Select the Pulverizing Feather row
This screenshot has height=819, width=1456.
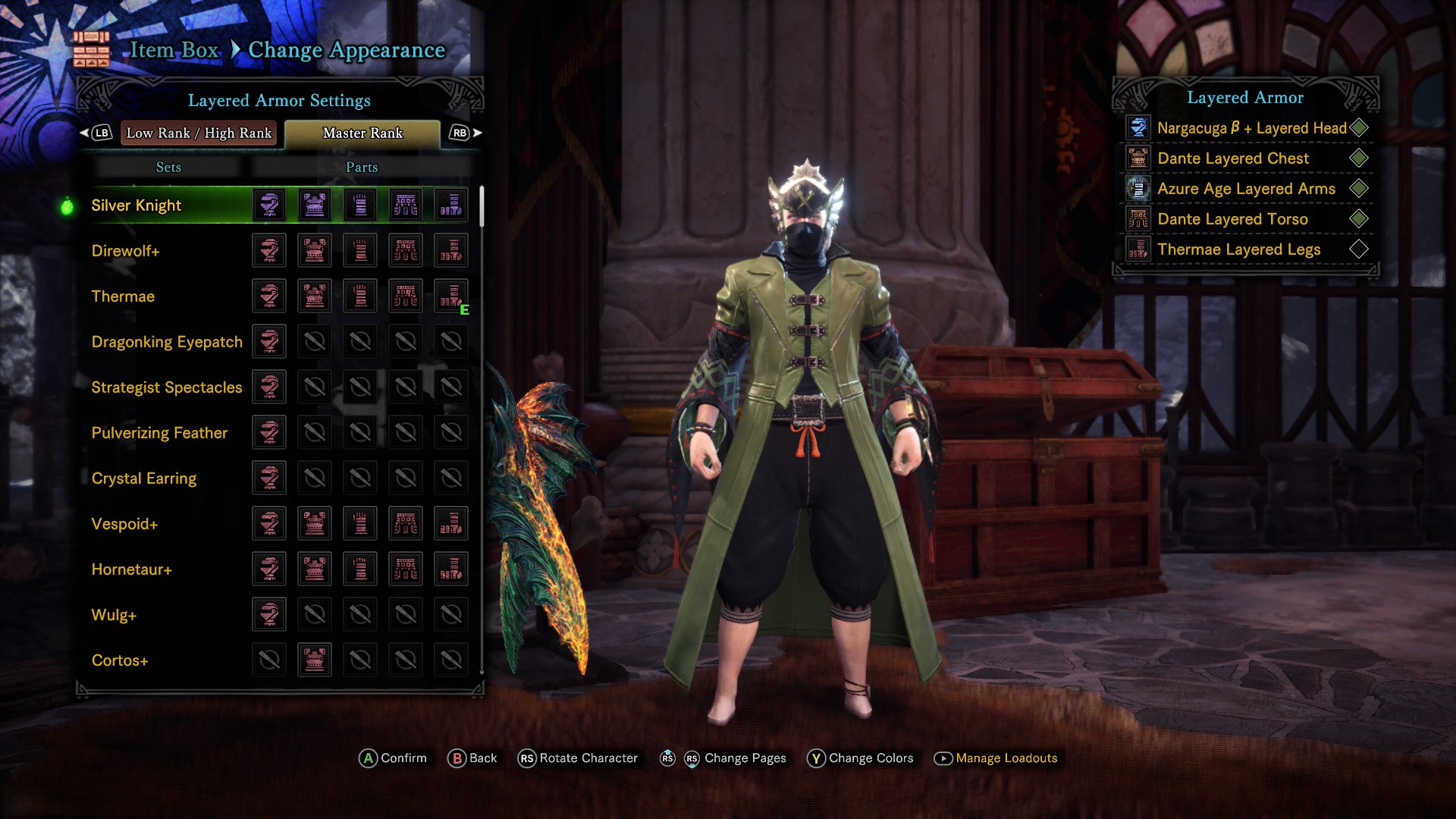(159, 433)
